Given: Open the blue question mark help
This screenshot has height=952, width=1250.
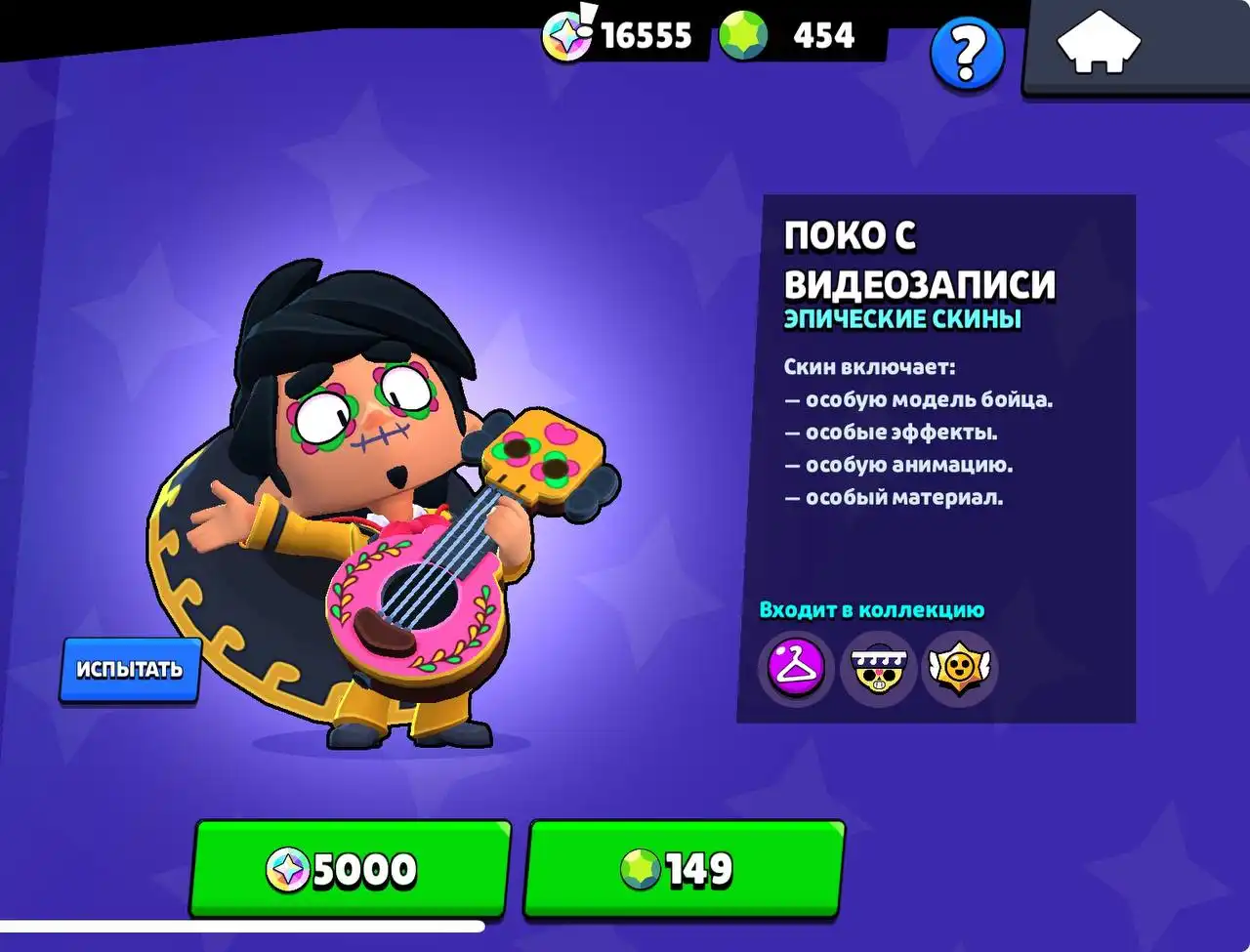Looking at the screenshot, I should click(966, 54).
